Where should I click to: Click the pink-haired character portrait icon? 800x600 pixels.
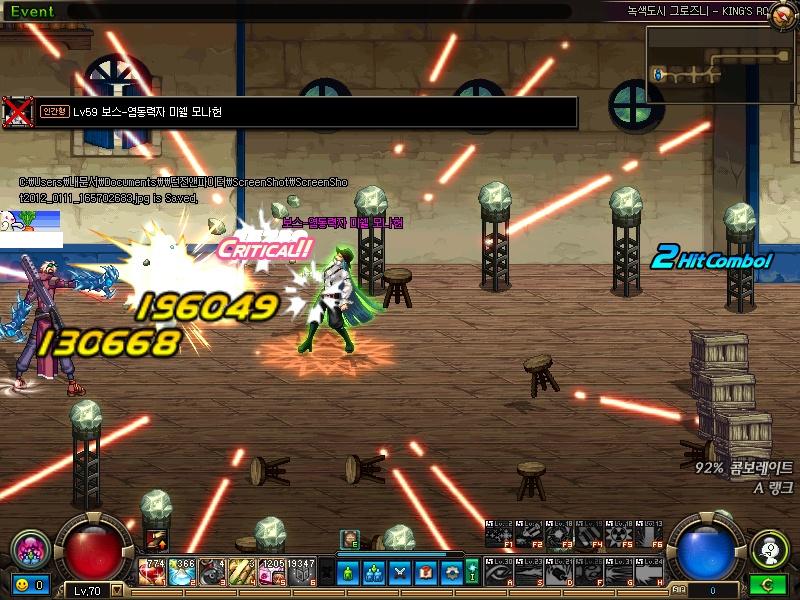(x=31, y=551)
